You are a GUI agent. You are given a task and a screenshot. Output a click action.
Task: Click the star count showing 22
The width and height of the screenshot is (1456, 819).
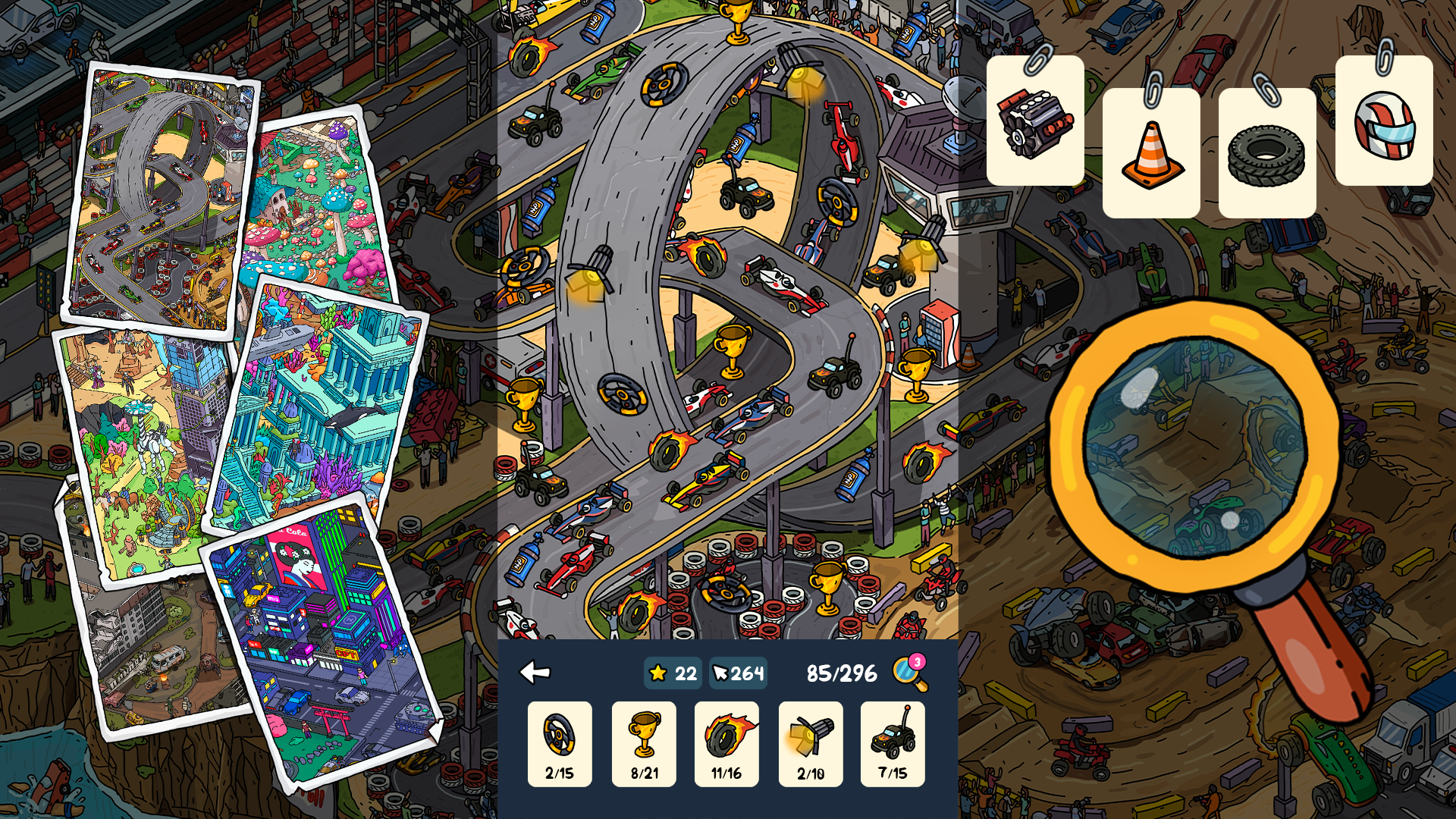tap(673, 672)
